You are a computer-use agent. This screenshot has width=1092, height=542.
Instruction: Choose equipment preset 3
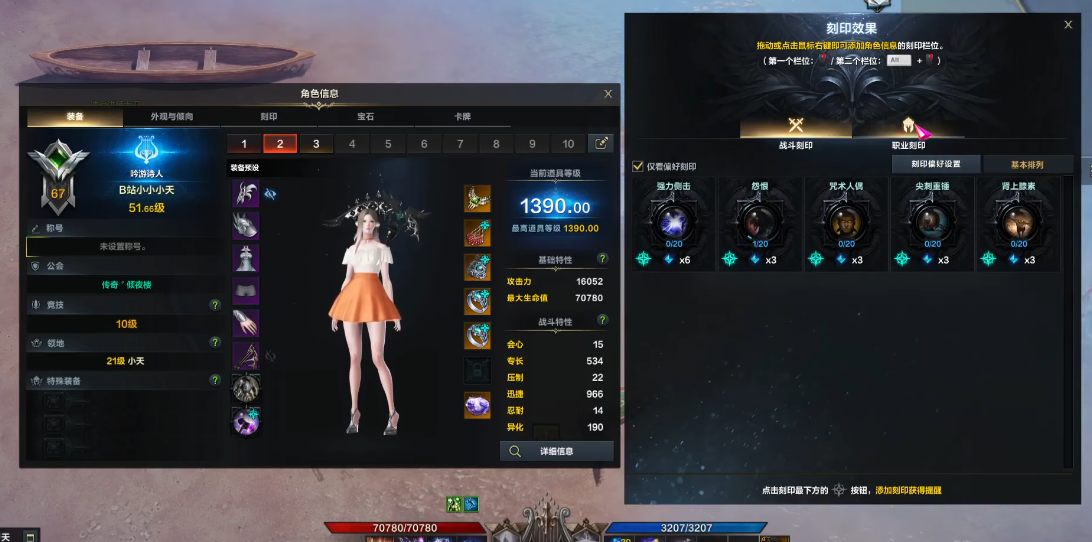click(x=316, y=144)
